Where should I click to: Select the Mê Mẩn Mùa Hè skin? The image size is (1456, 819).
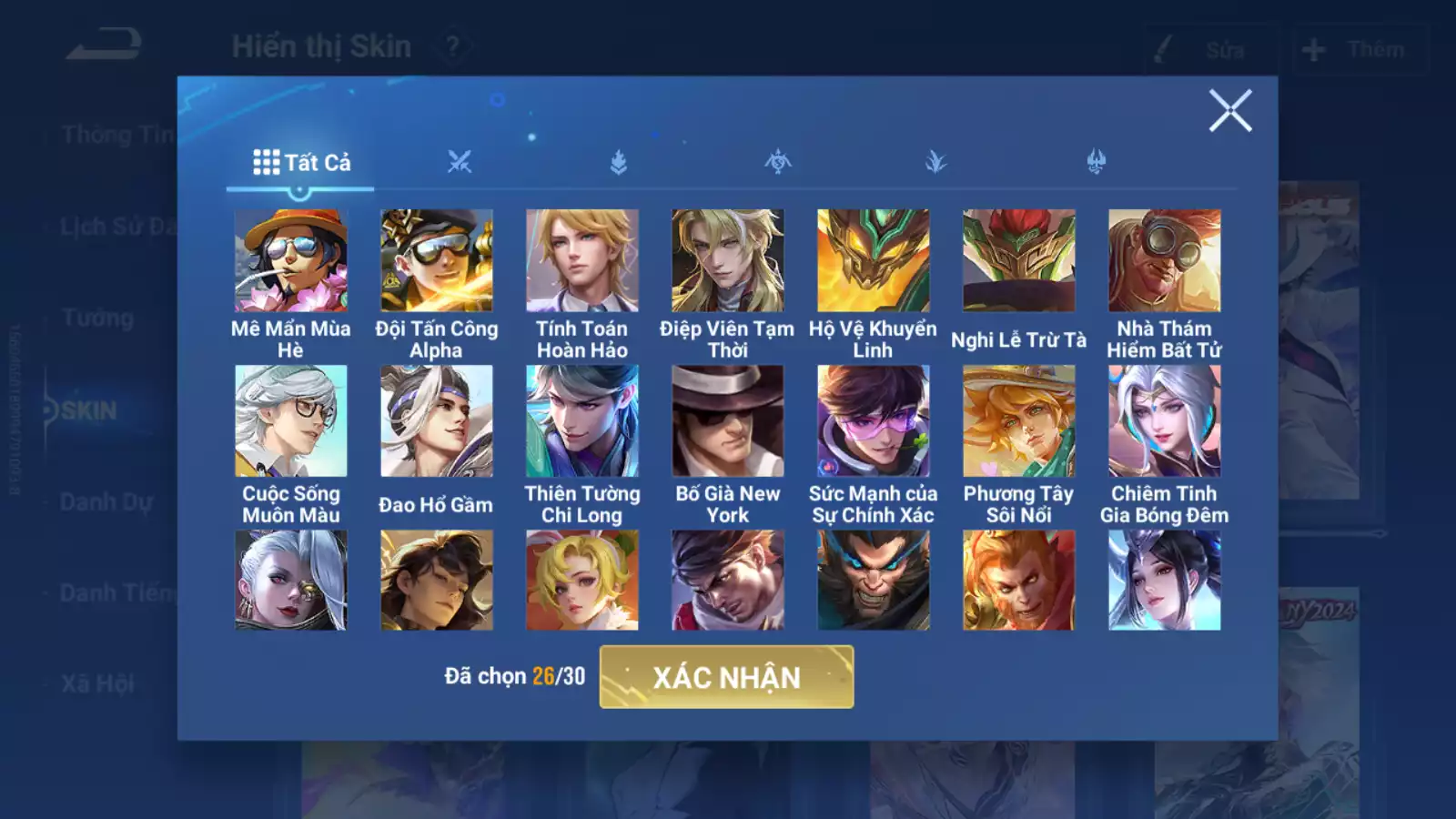pyautogui.click(x=291, y=262)
